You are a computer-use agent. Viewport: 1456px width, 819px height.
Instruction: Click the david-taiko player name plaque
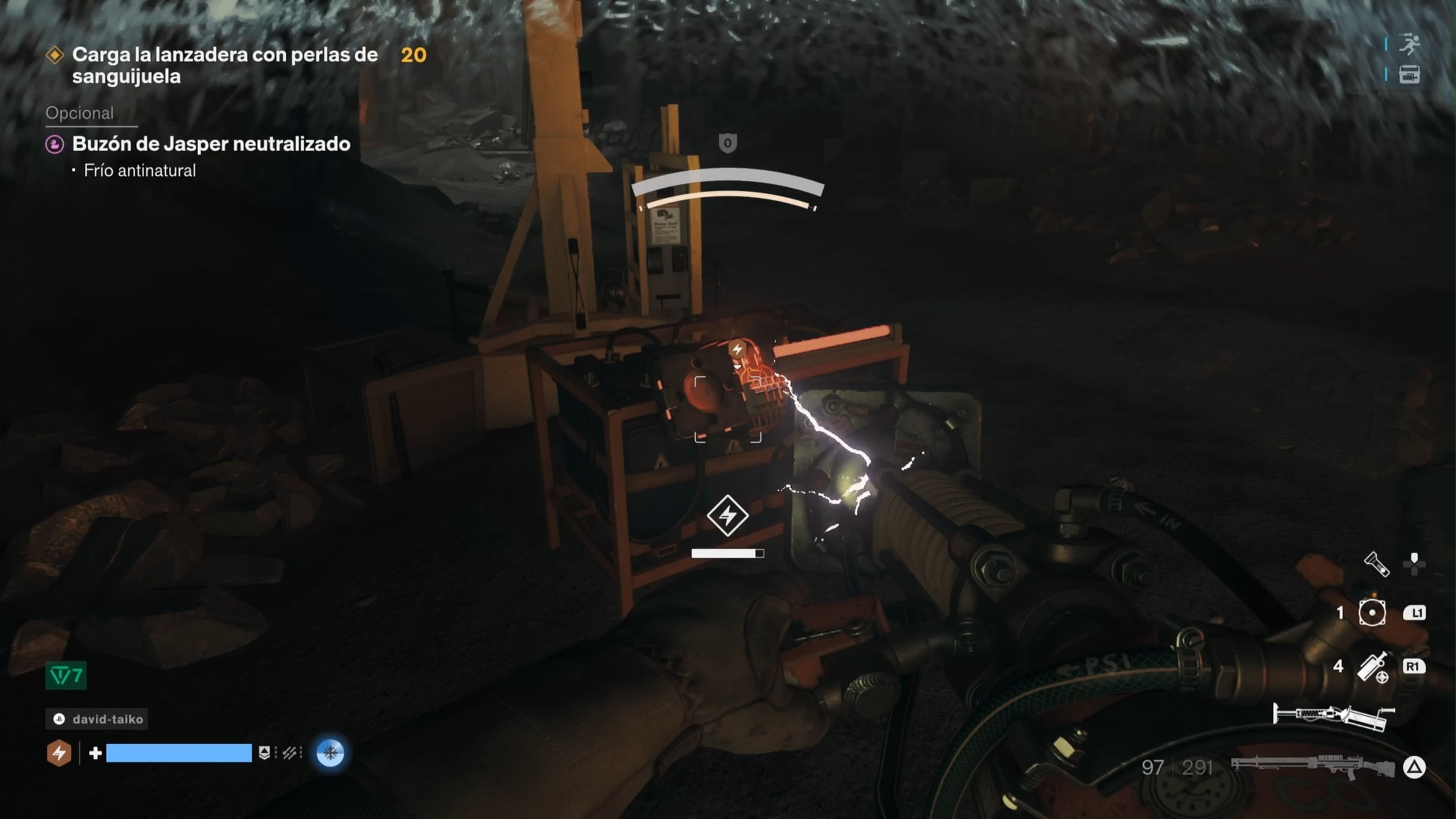(x=96, y=719)
